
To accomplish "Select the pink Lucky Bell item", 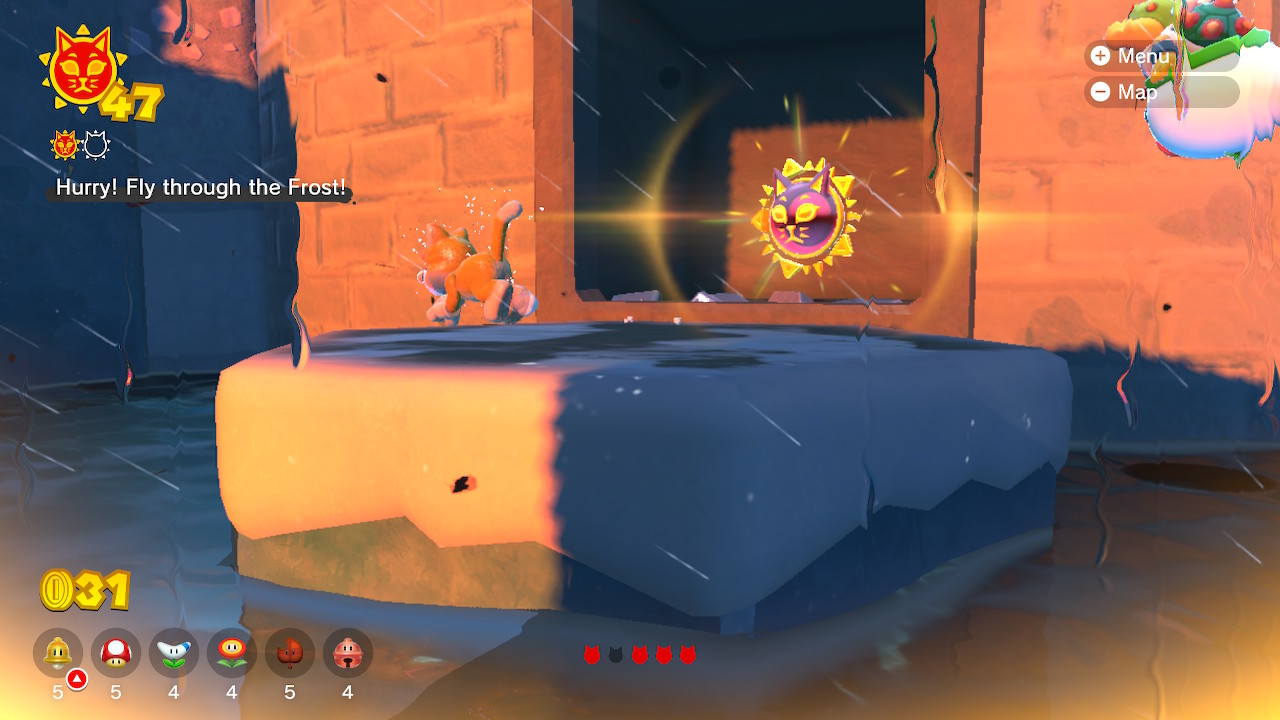I will click(348, 653).
